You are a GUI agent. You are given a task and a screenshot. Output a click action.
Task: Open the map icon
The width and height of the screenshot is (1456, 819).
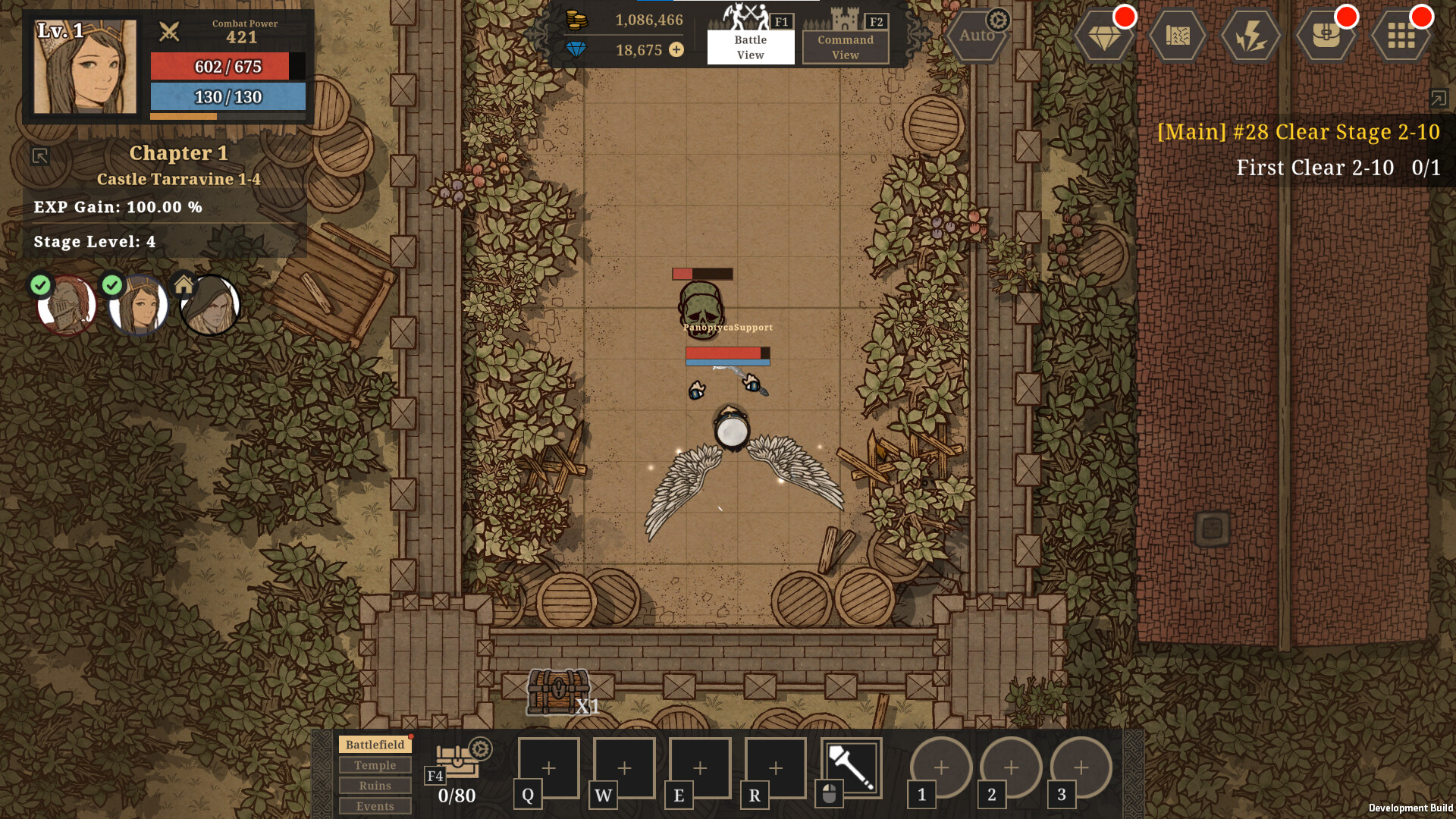[x=1177, y=36]
